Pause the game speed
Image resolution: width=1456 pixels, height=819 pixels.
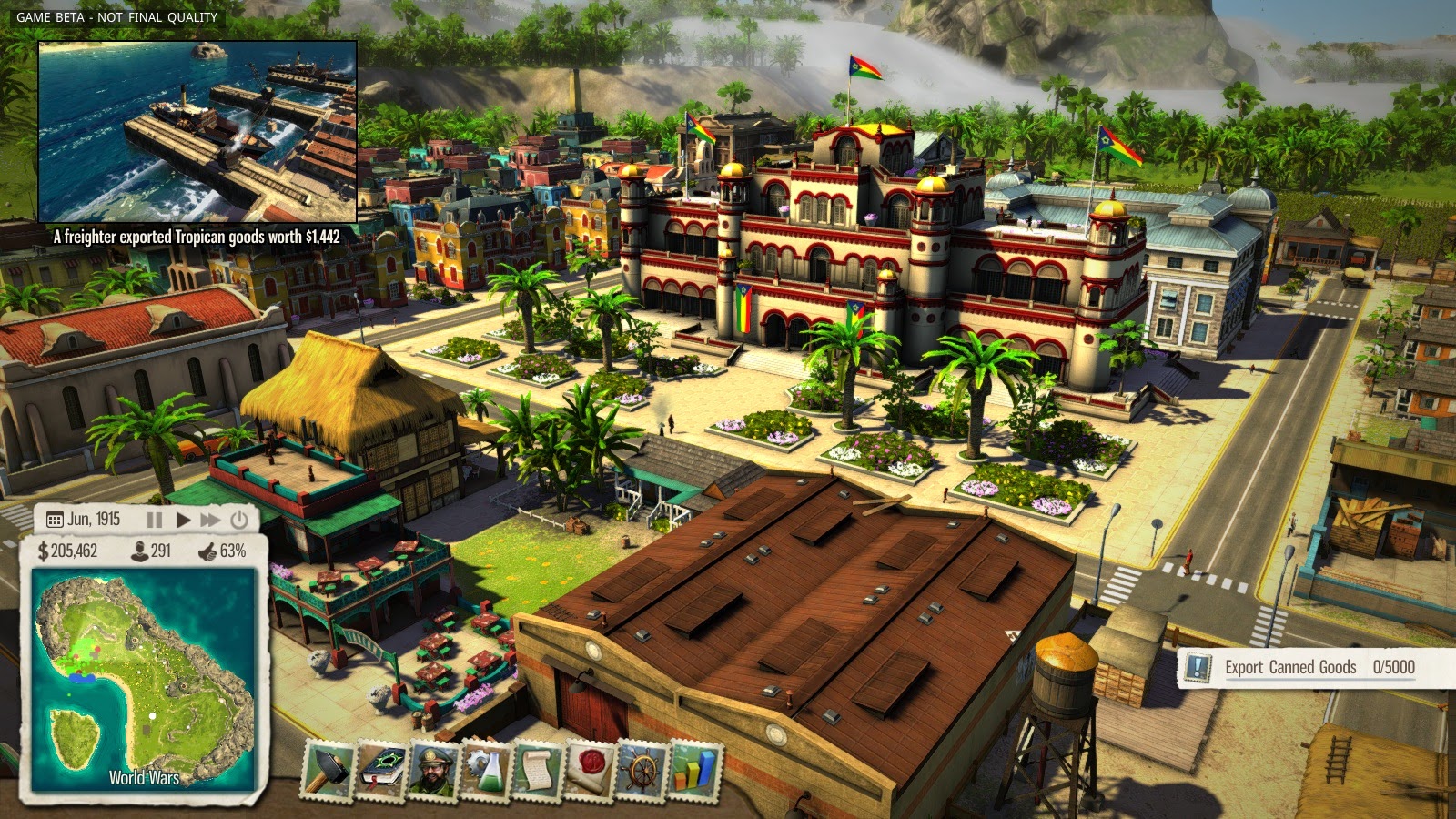click(155, 520)
